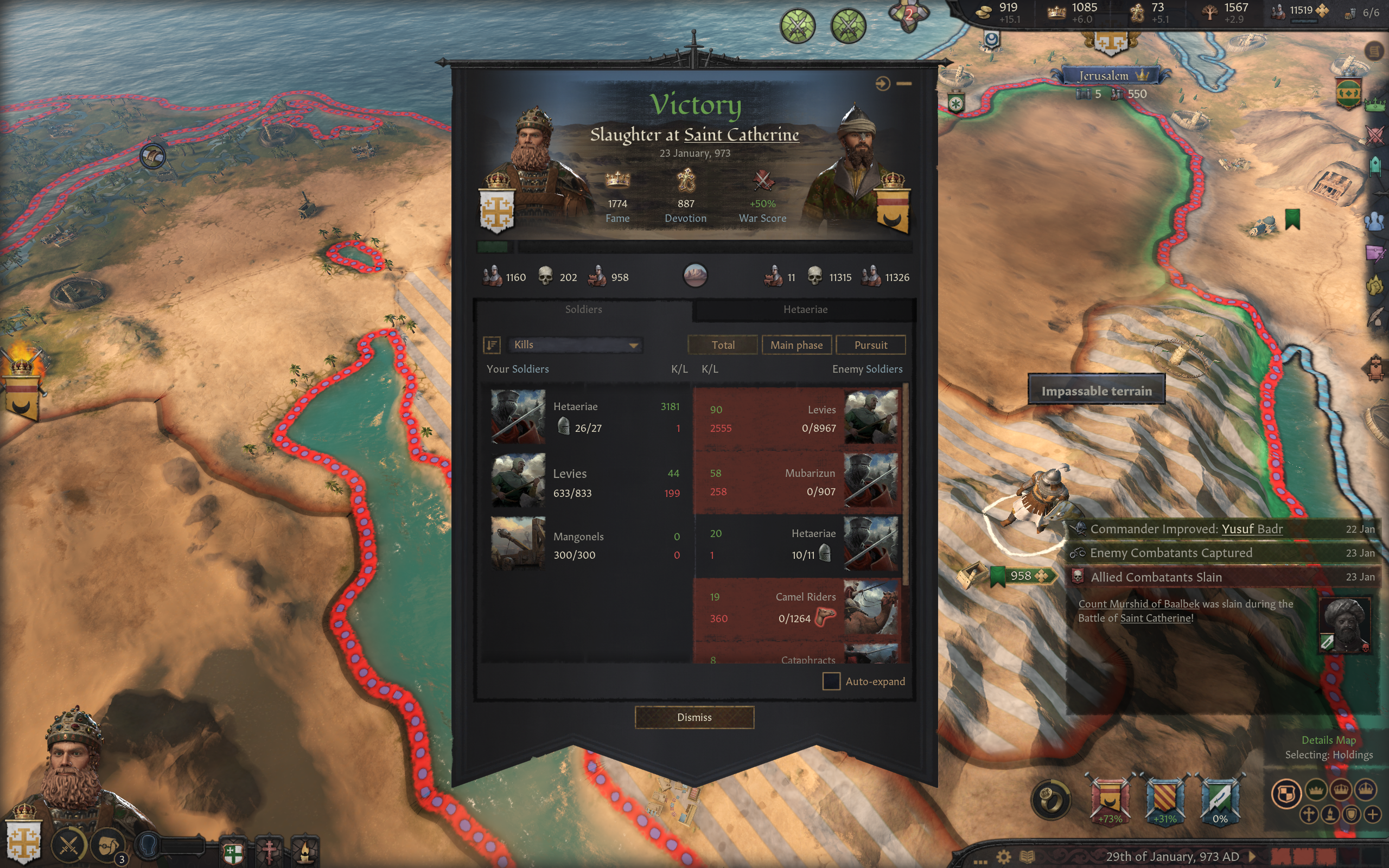Show Total battle statistics
The width and height of the screenshot is (1389, 868).
(723, 345)
